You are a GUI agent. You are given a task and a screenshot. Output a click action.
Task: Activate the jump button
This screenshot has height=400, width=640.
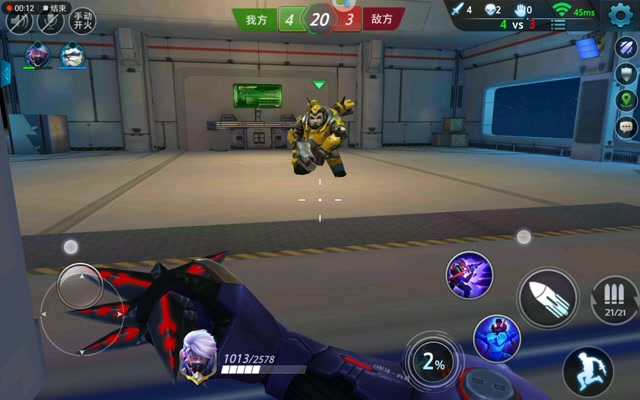(x=587, y=372)
